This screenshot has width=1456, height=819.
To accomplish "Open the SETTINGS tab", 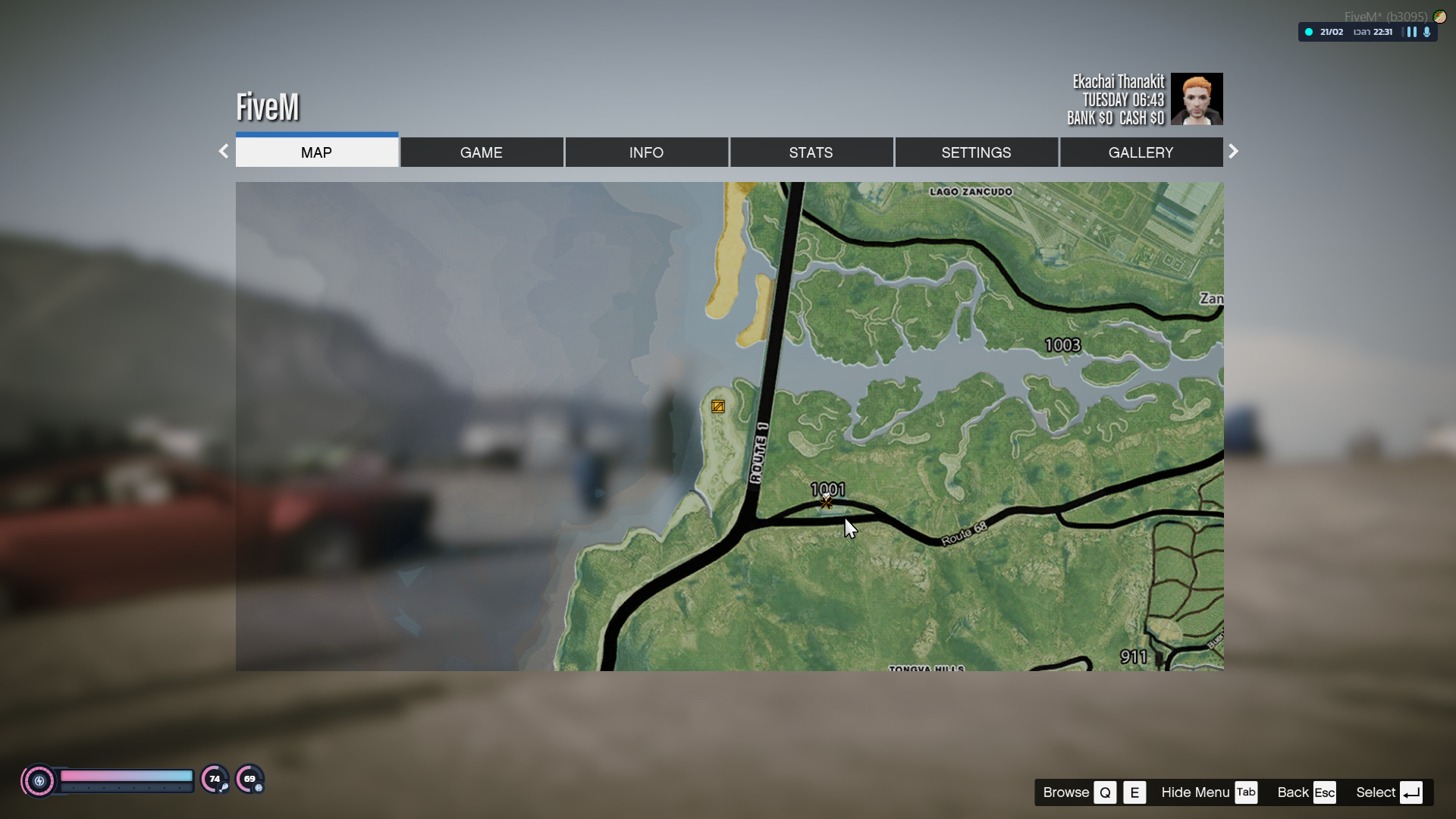I will (976, 152).
